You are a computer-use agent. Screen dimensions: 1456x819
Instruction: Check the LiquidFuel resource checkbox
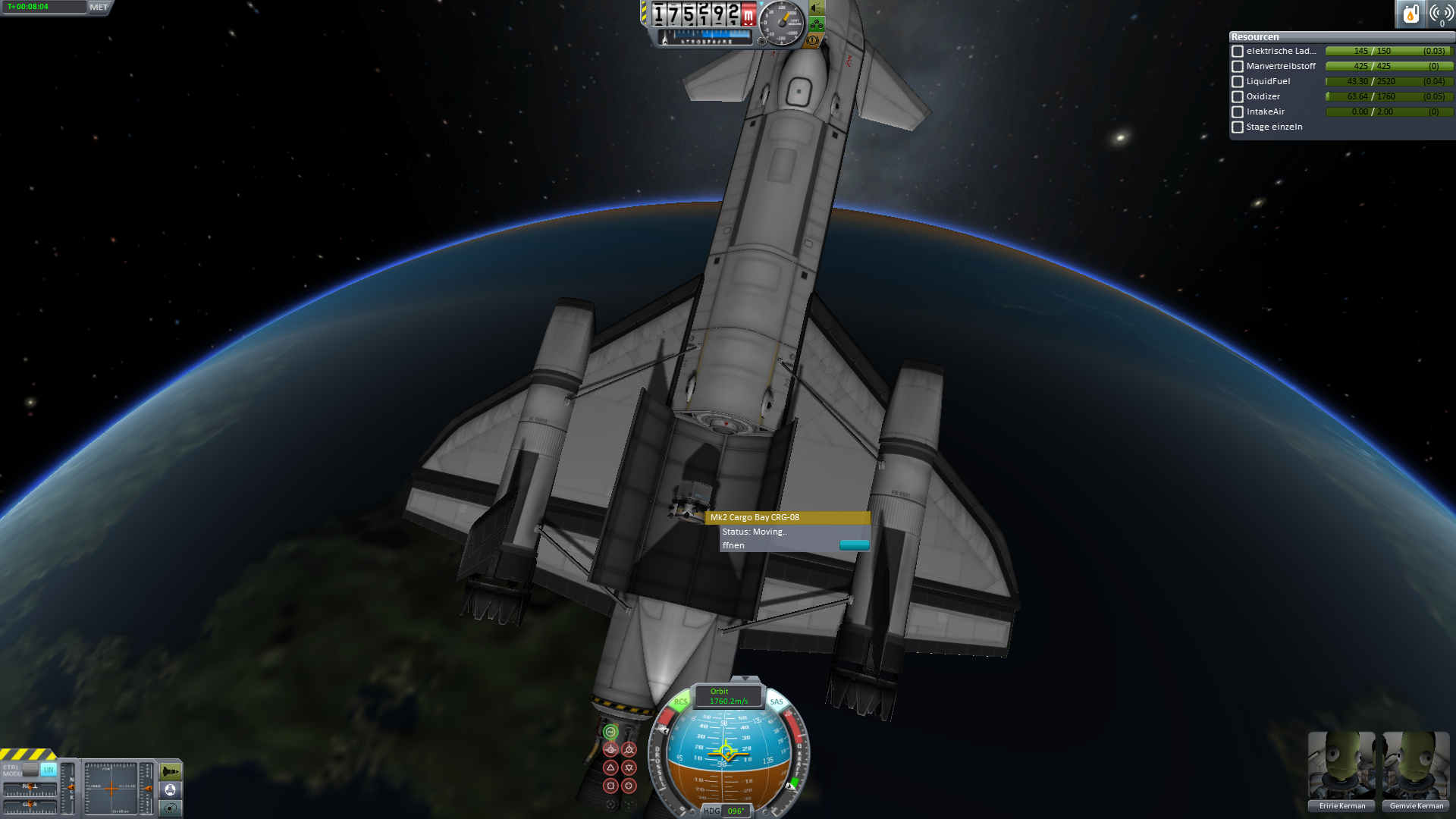tap(1238, 82)
